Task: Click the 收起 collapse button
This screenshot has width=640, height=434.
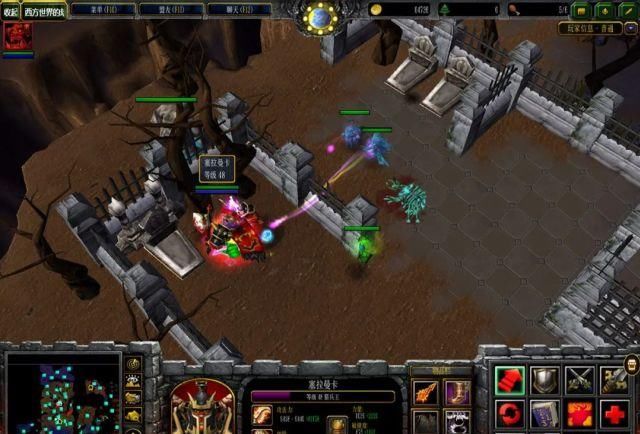Action: pos(11,11)
